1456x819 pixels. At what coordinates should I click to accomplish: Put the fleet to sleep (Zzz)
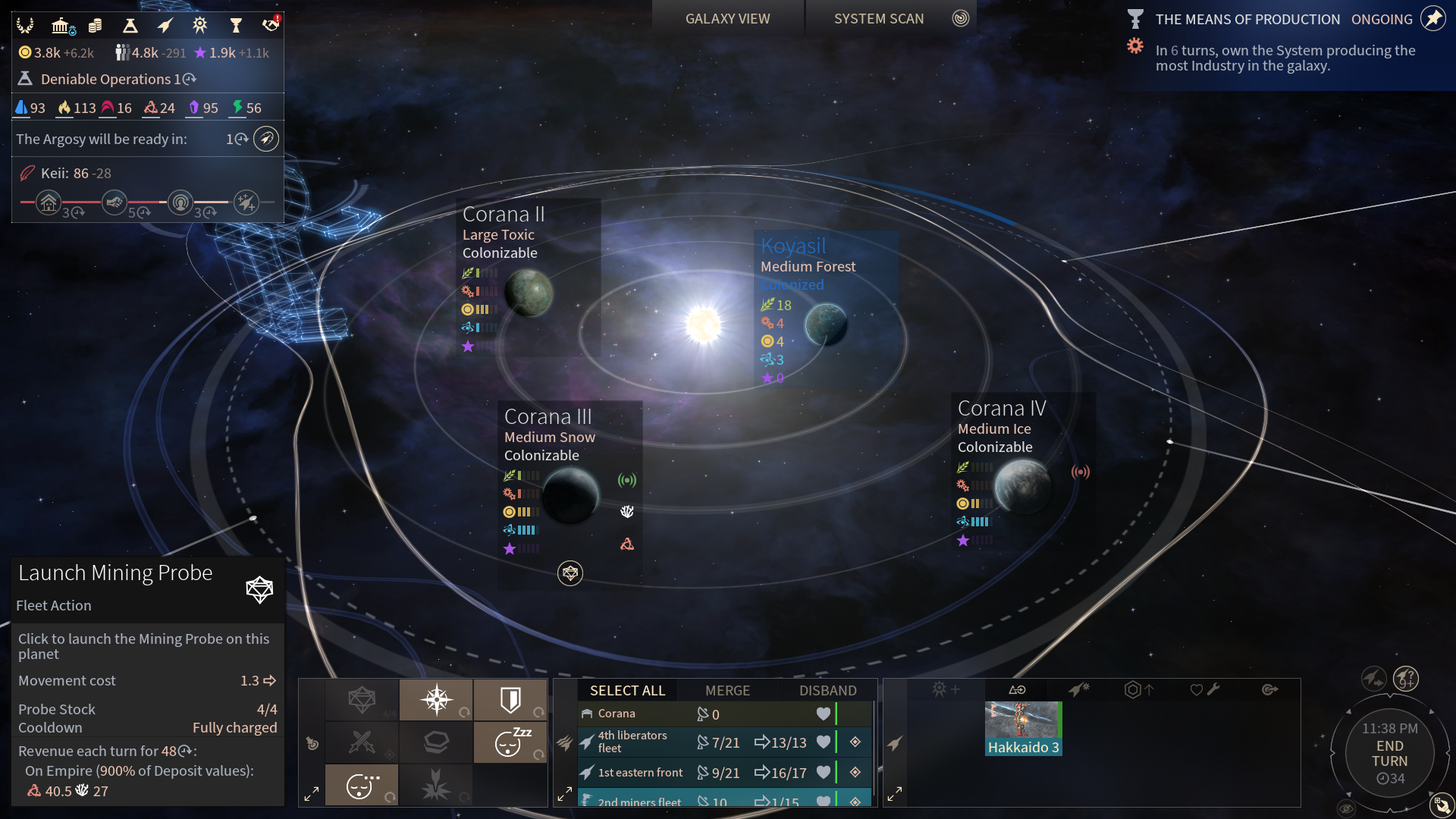pos(510,742)
